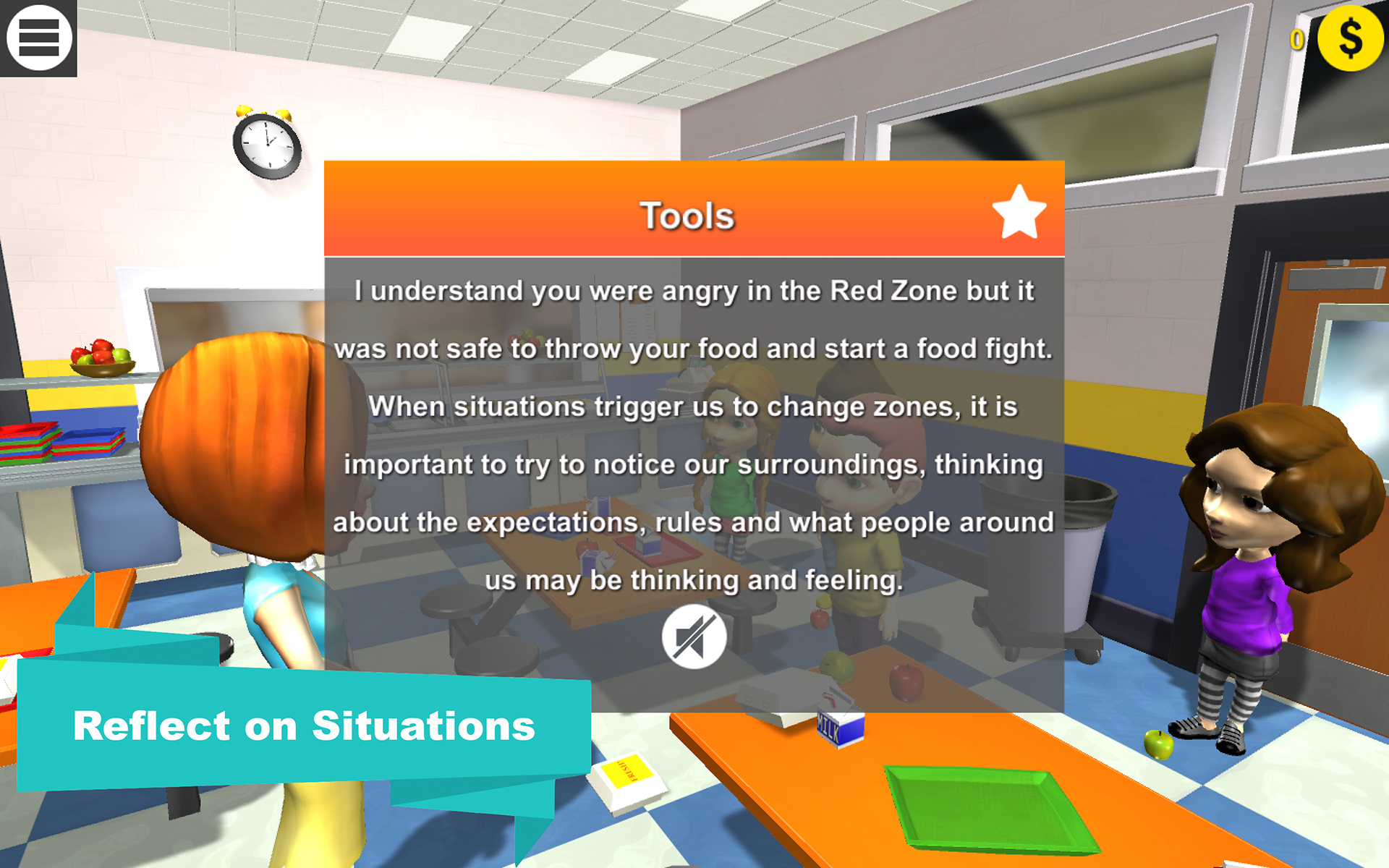
Task: Open the hamburger menu
Action: [x=39, y=39]
